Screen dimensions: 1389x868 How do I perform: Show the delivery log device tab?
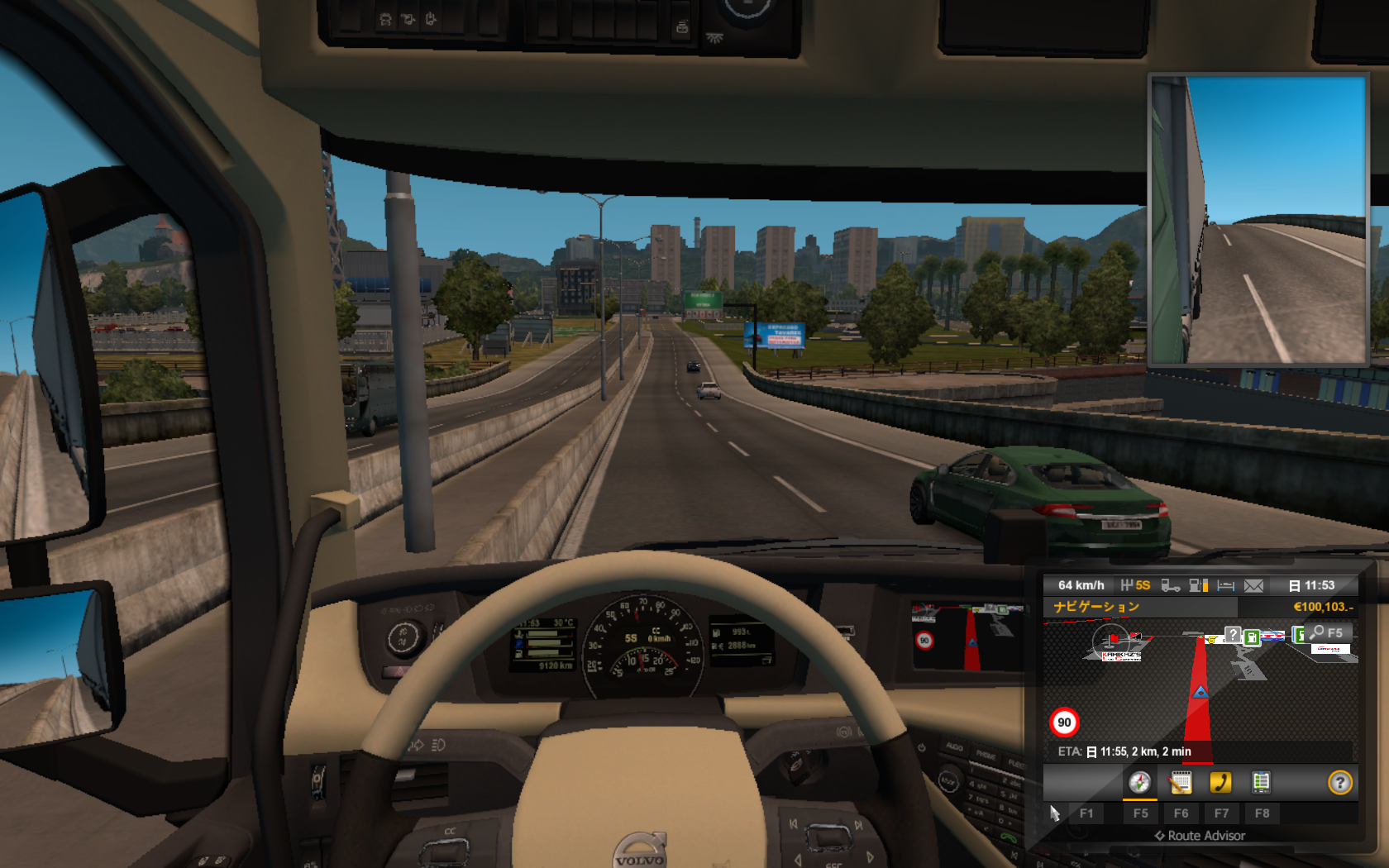(x=1261, y=782)
